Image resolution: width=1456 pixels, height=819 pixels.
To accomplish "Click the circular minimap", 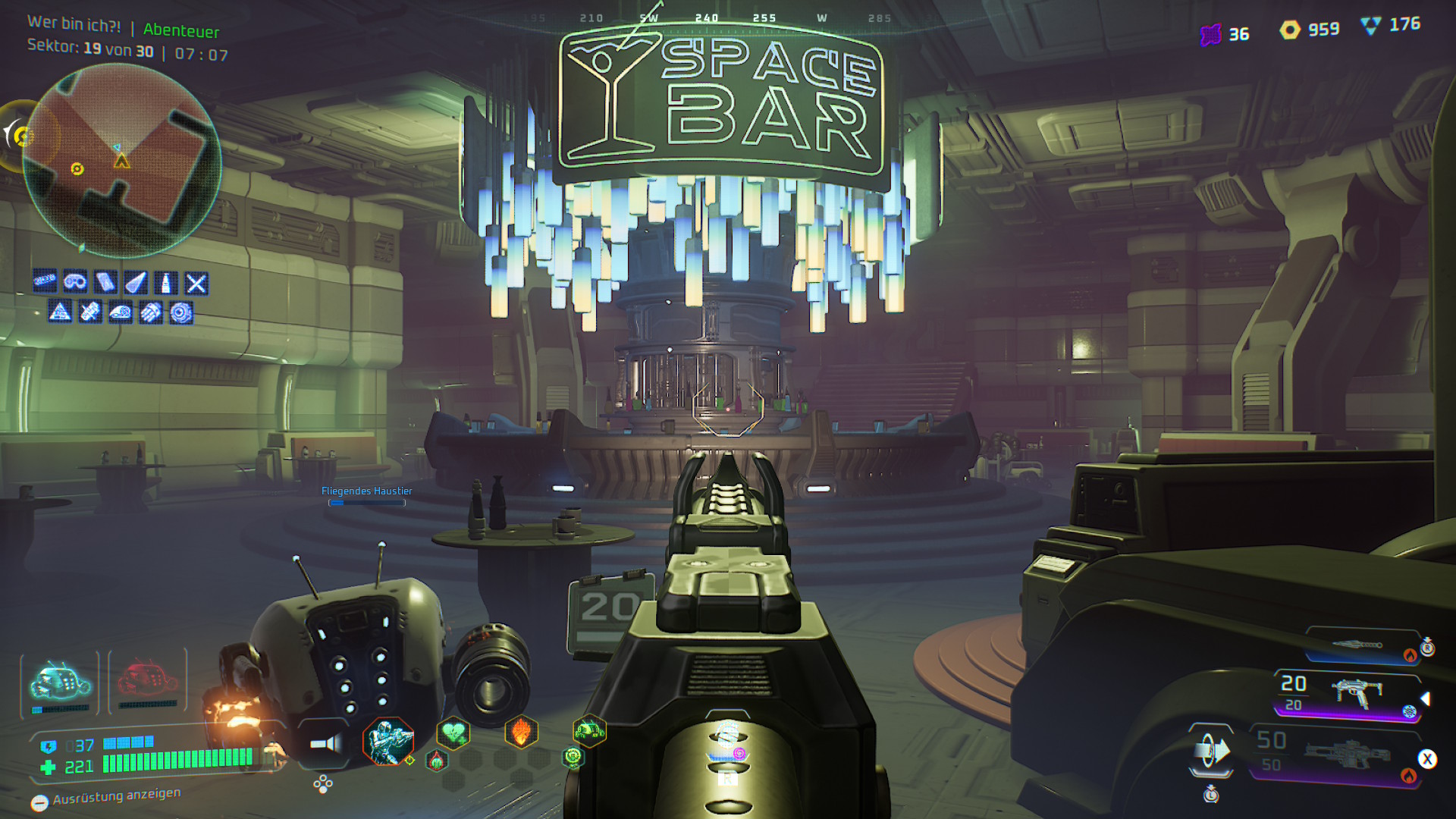I will click(x=121, y=160).
